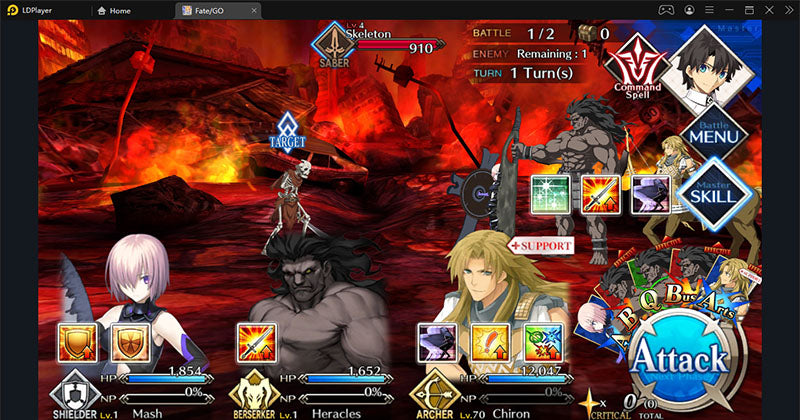The image size is (800, 420).
Task: Use Mash's cross-emblem shield skill
Action: coord(129,342)
